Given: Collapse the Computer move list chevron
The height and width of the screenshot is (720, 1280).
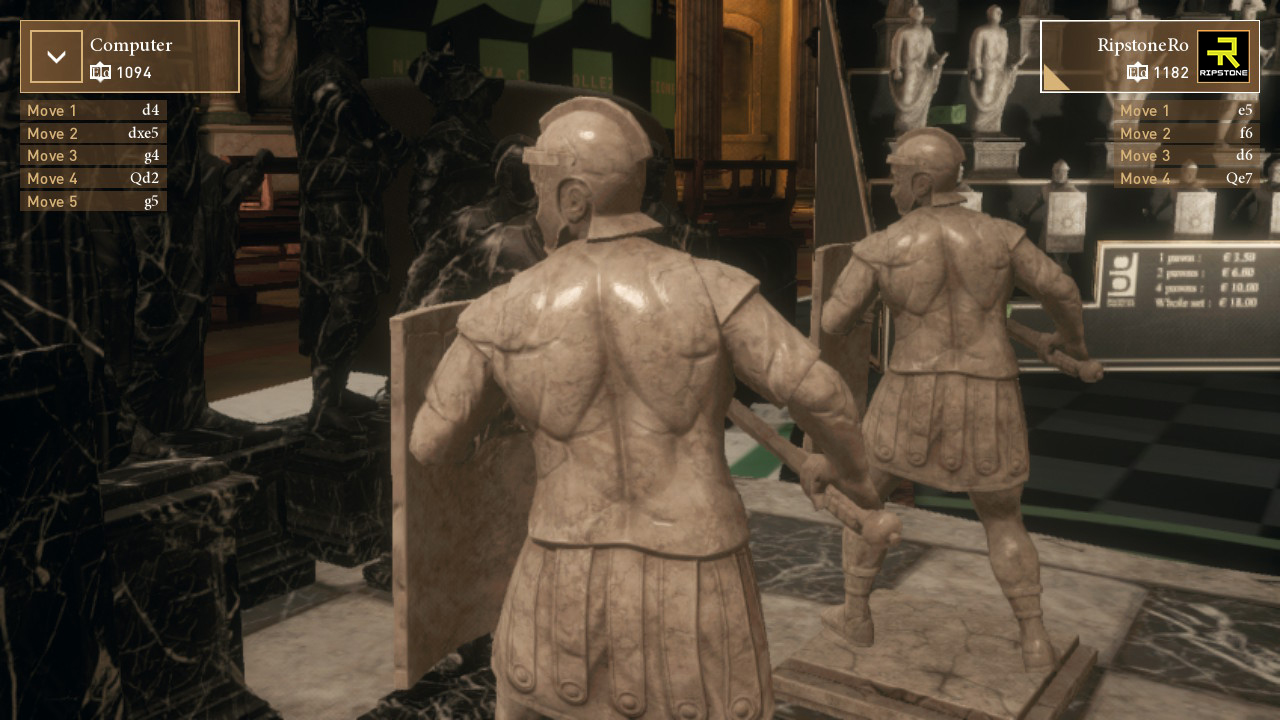Looking at the screenshot, I should pyautogui.click(x=56, y=57).
